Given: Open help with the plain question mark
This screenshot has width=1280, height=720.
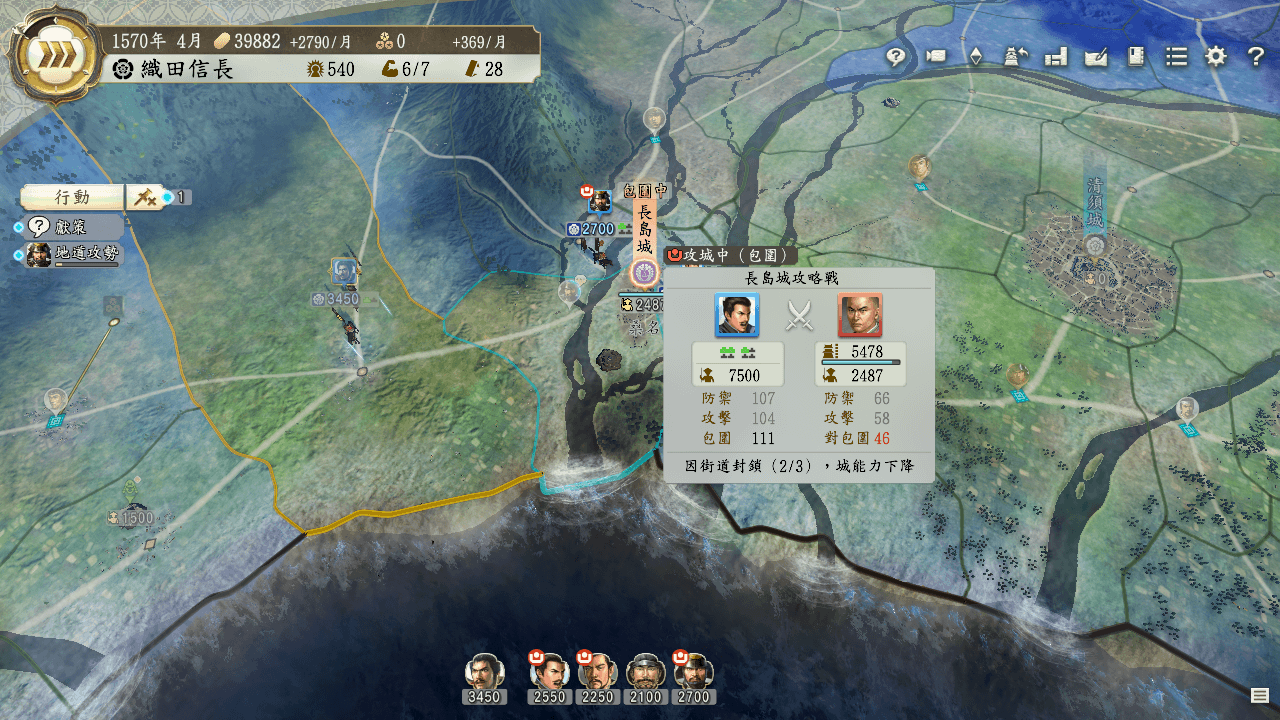Looking at the screenshot, I should (x=1256, y=57).
